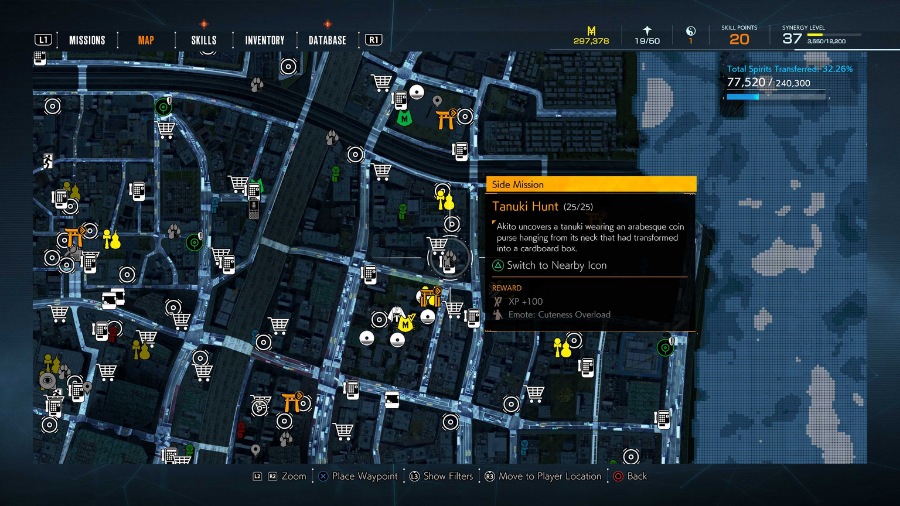Select the Map tab
900x506 pixels.
tap(146, 40)
